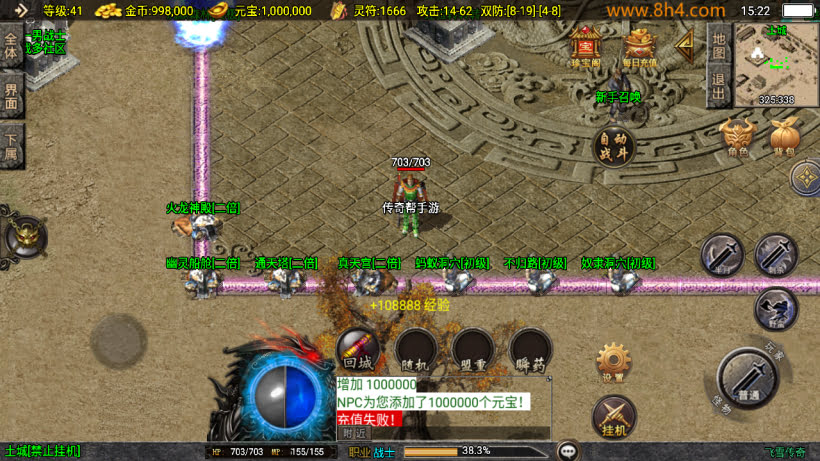820x461 pixels.
Task: Activate the 挂机 idle mode button
Action: pos(613,416)
